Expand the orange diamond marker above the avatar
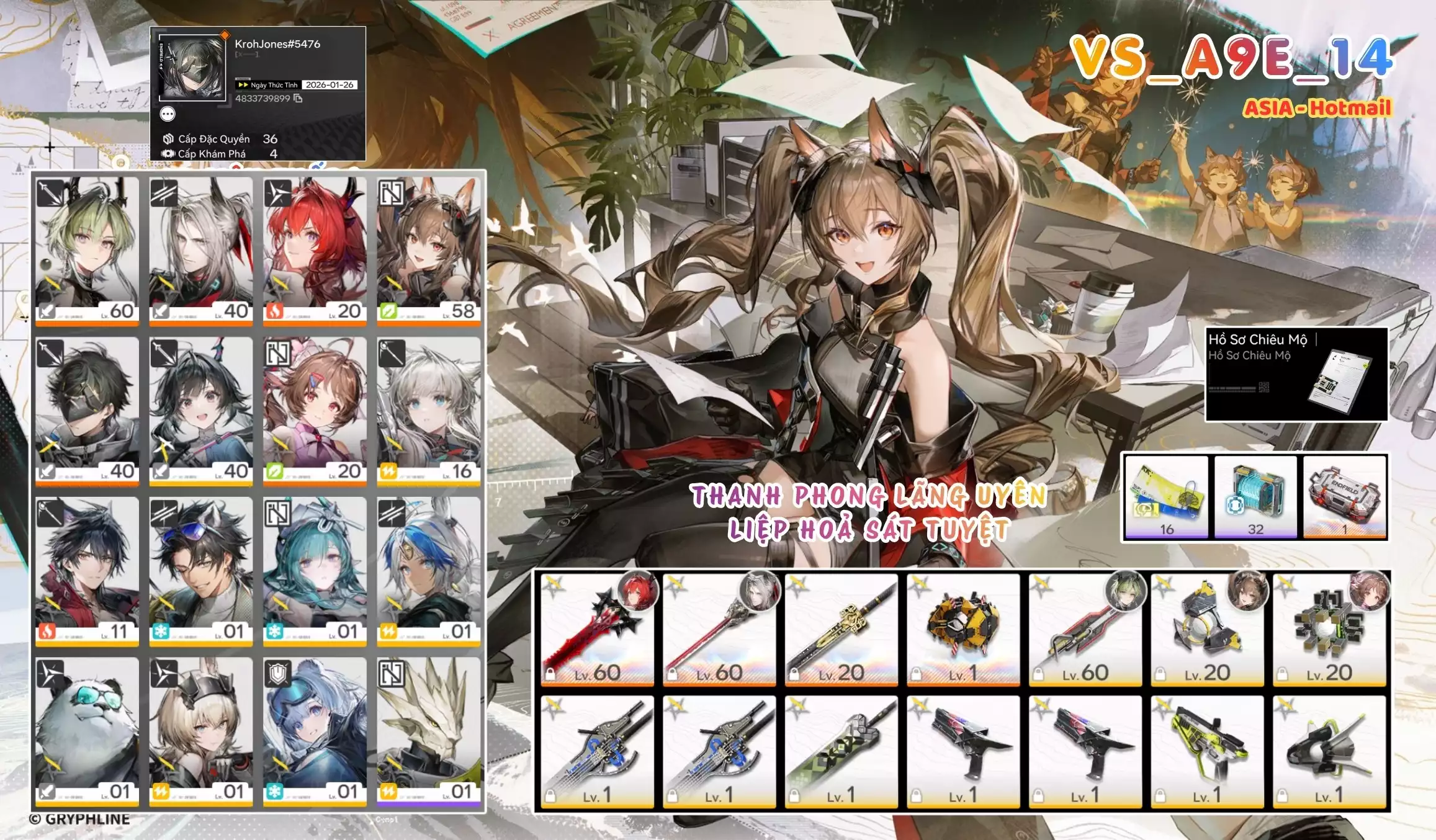 click(x=225, y=35)
